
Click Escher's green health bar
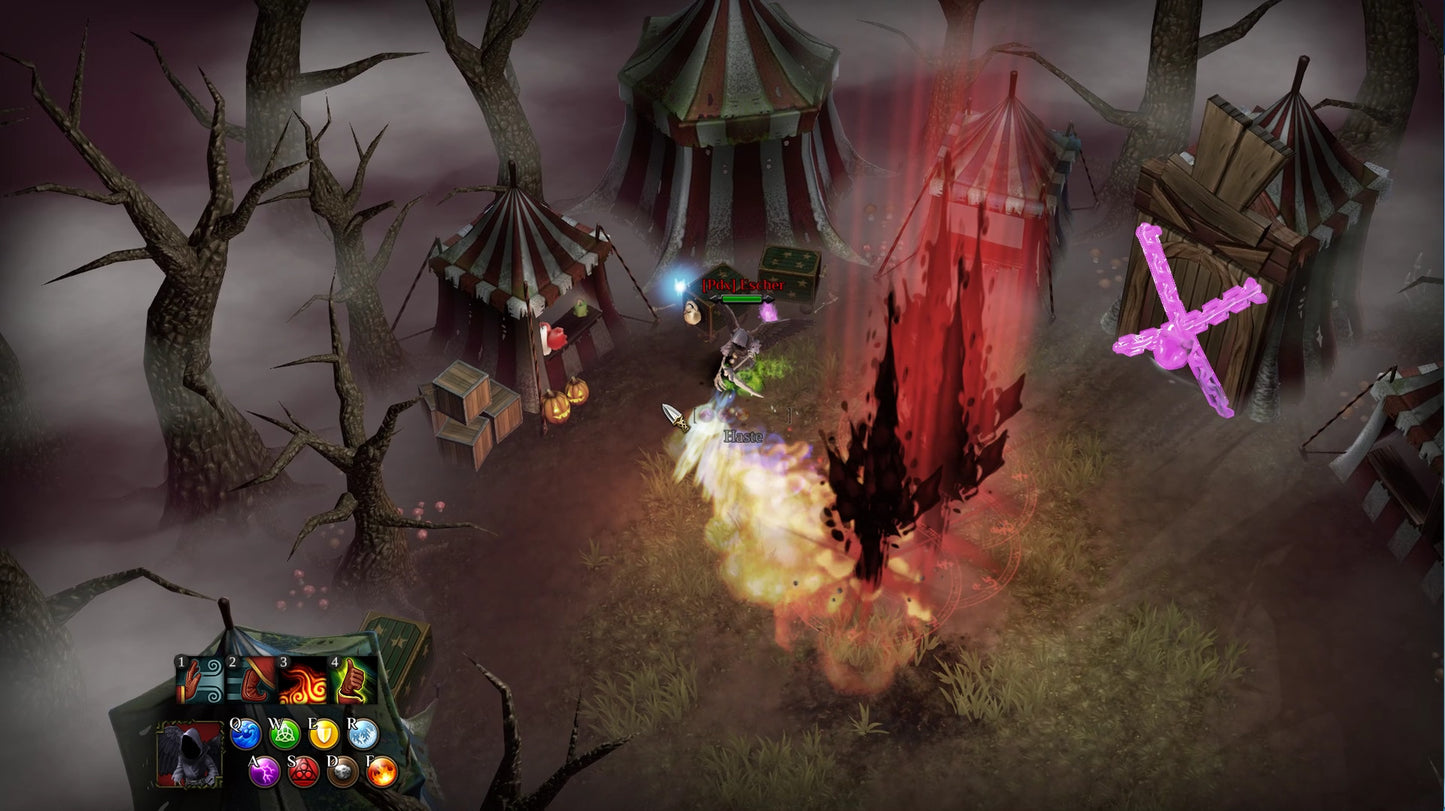click(742, 298)
